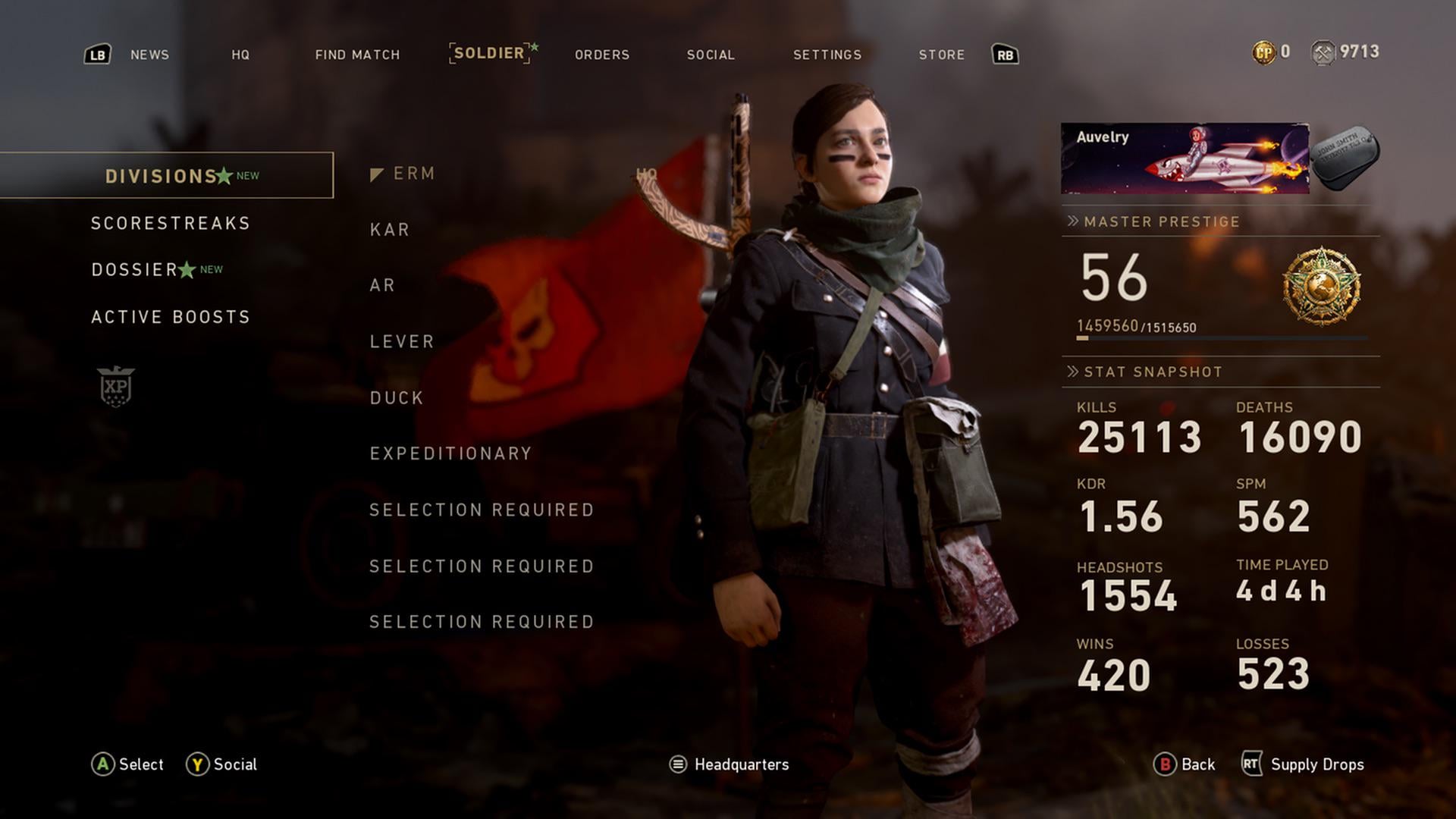Go to Find Match tab
This screenshot has width=1456, height=819.
tap(357, 55)
